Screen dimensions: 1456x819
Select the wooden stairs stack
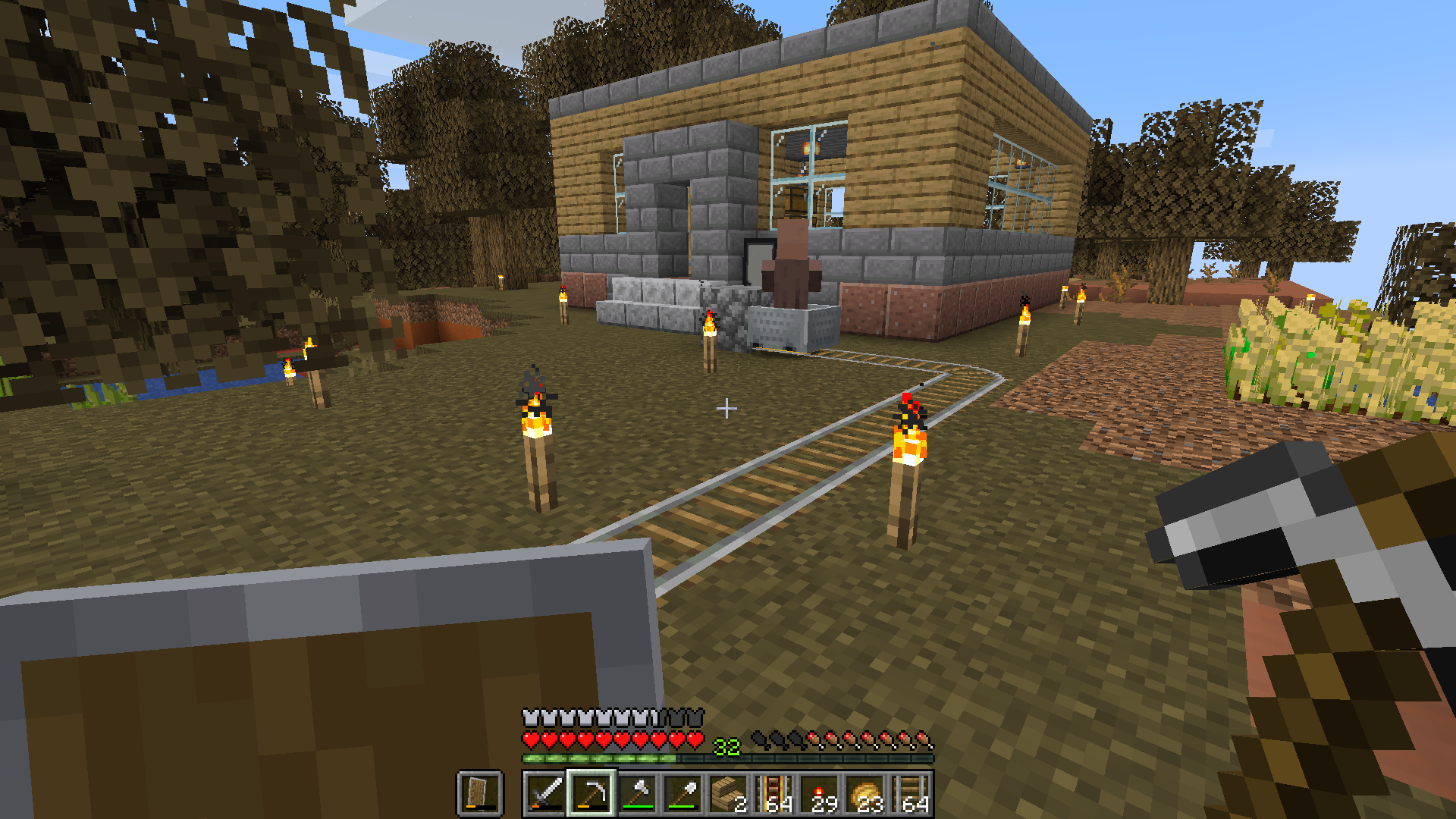click(x=728, y=794)
